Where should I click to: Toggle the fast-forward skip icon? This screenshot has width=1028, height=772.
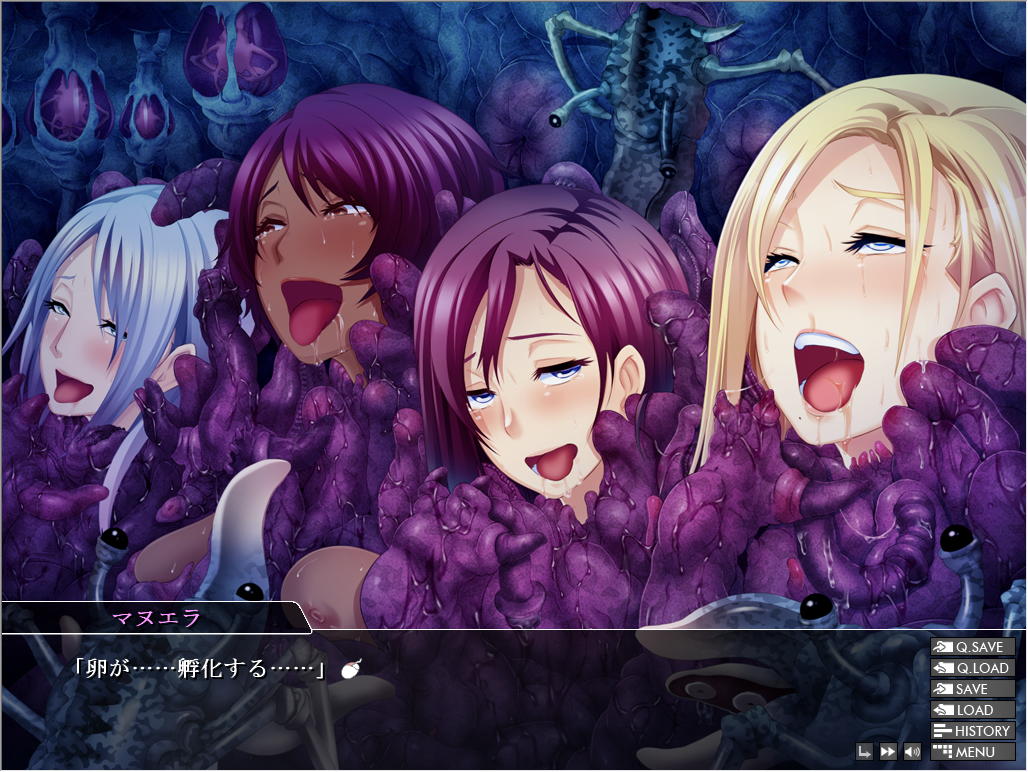tap(888, 752)
